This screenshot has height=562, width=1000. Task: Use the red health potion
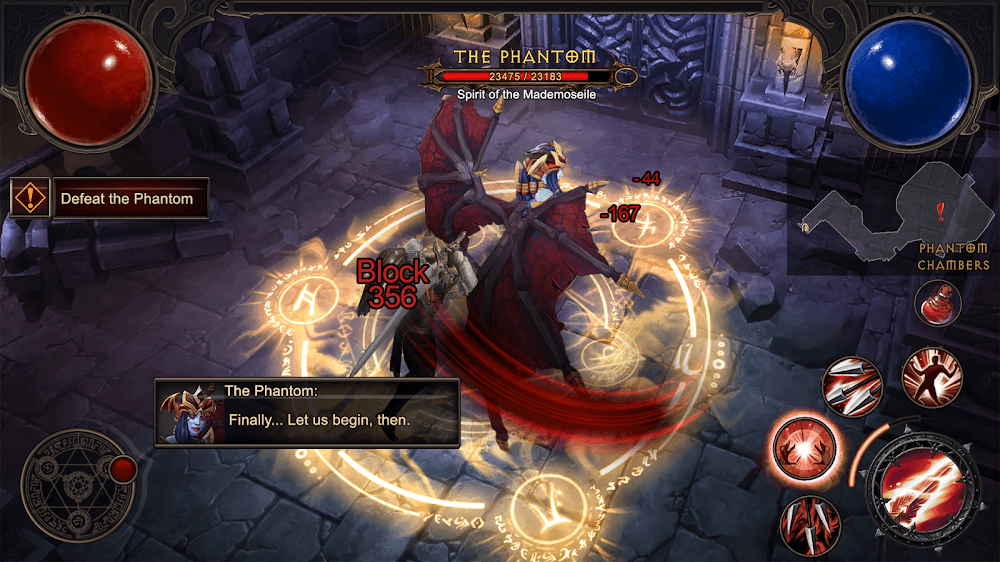coord(937,303)
